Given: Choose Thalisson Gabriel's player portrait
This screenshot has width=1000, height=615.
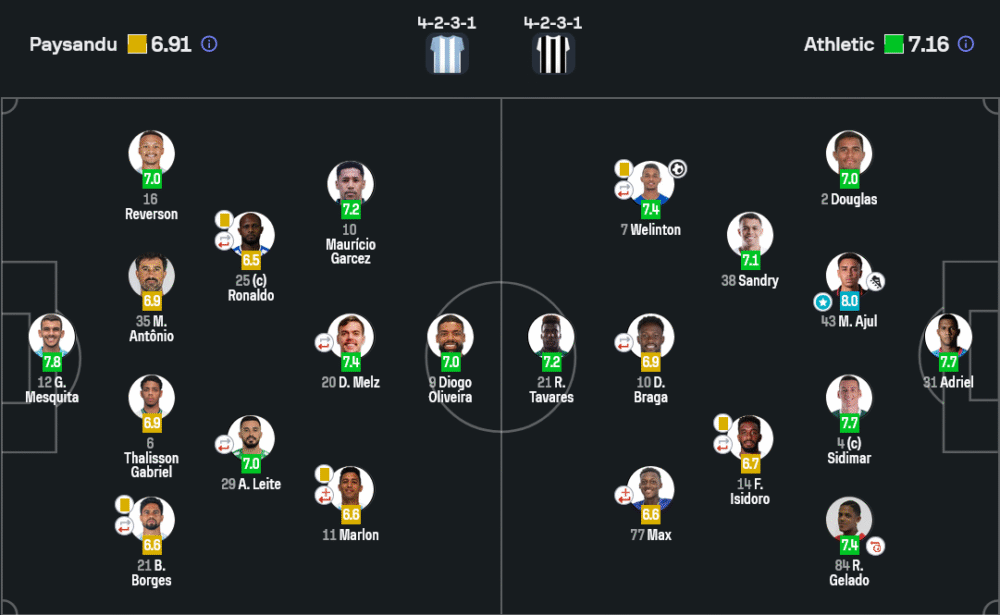Looking at the screenshot, I should tap(152, 398).
